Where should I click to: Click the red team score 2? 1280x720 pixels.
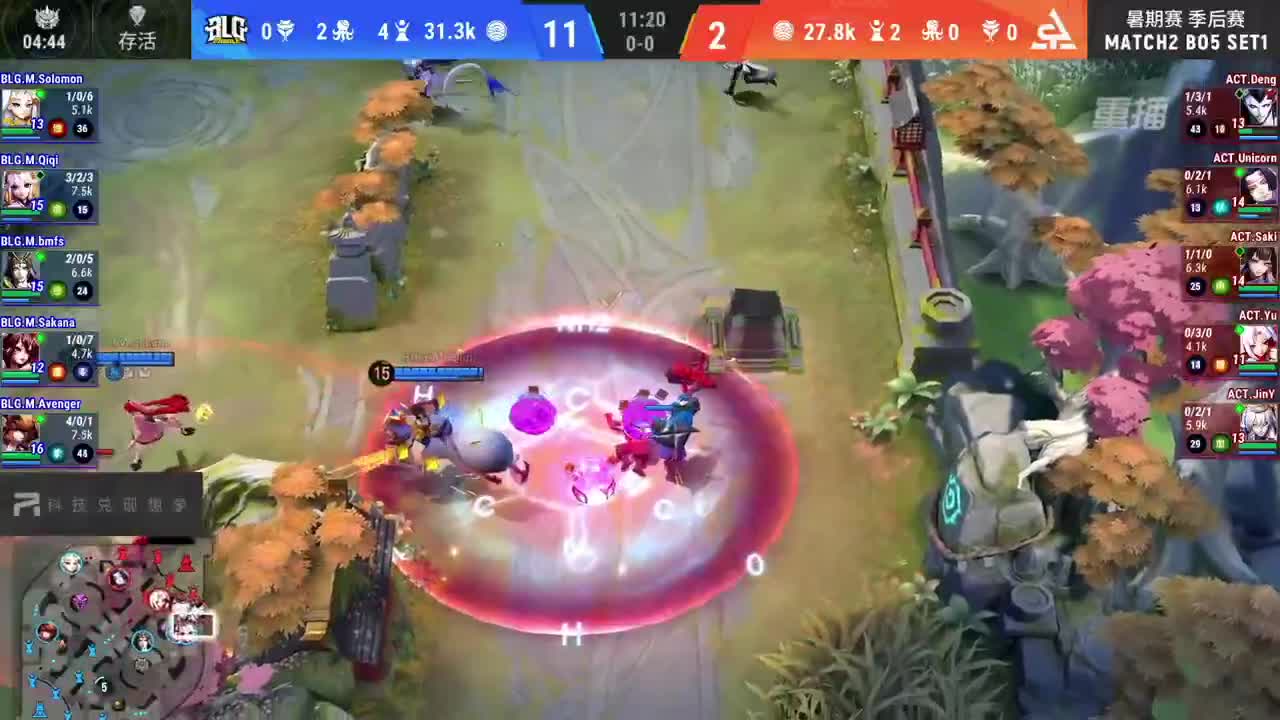point(716,33)
